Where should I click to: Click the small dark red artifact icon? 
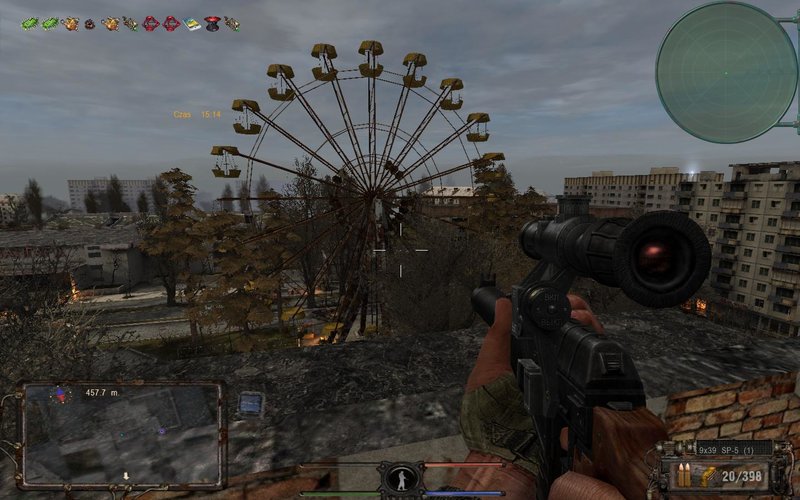90,23
